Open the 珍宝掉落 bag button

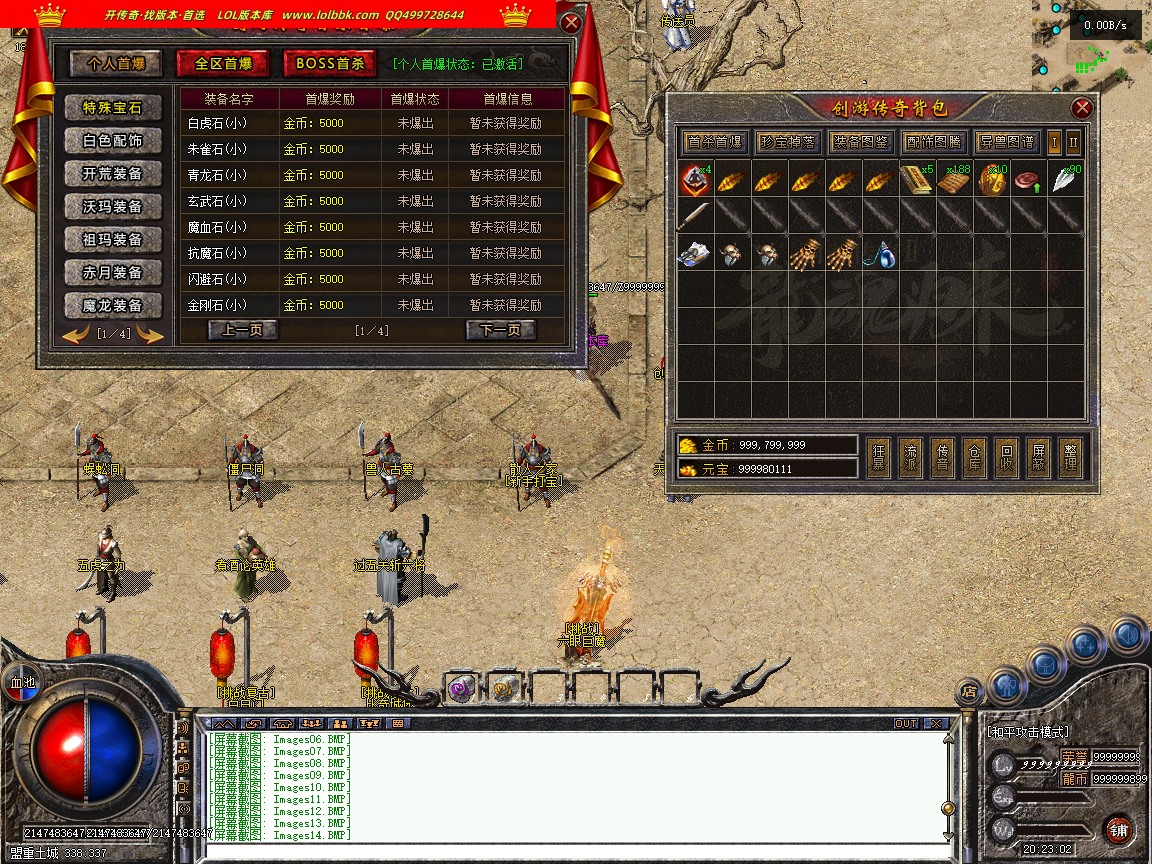pos(788,142)
